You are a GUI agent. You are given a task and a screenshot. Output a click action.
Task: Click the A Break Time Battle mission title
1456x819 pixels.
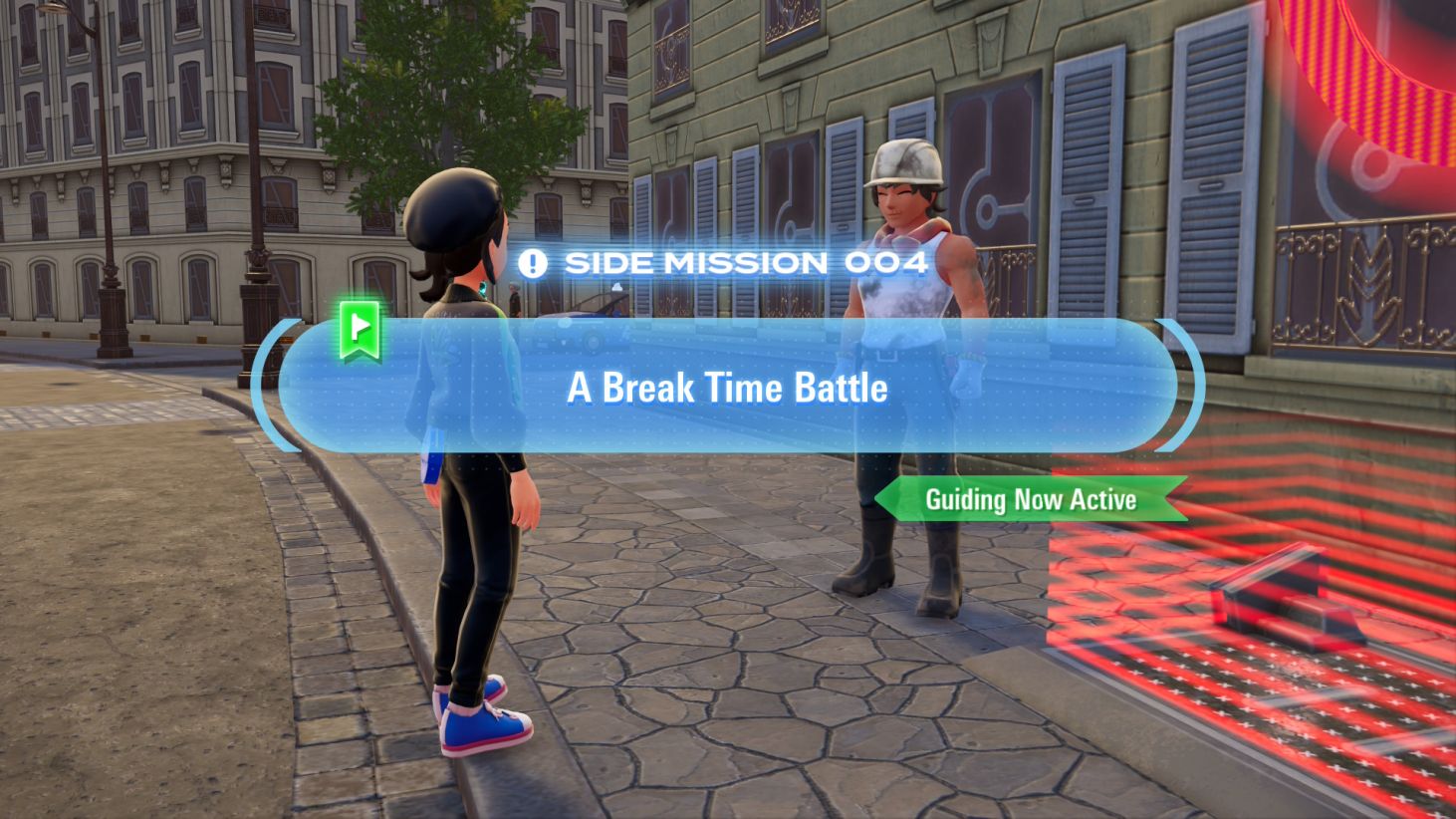tap(727, 389)
